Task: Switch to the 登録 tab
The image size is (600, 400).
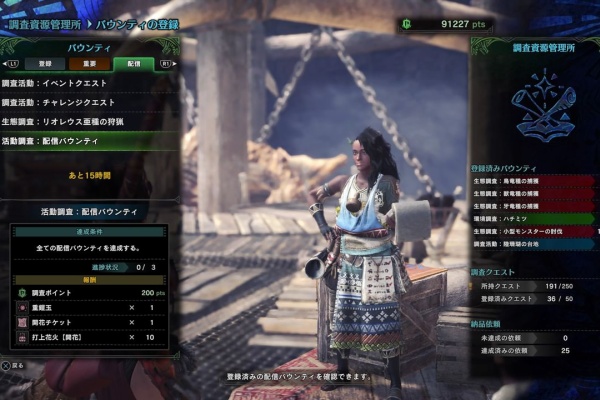Action: [45, 63]
